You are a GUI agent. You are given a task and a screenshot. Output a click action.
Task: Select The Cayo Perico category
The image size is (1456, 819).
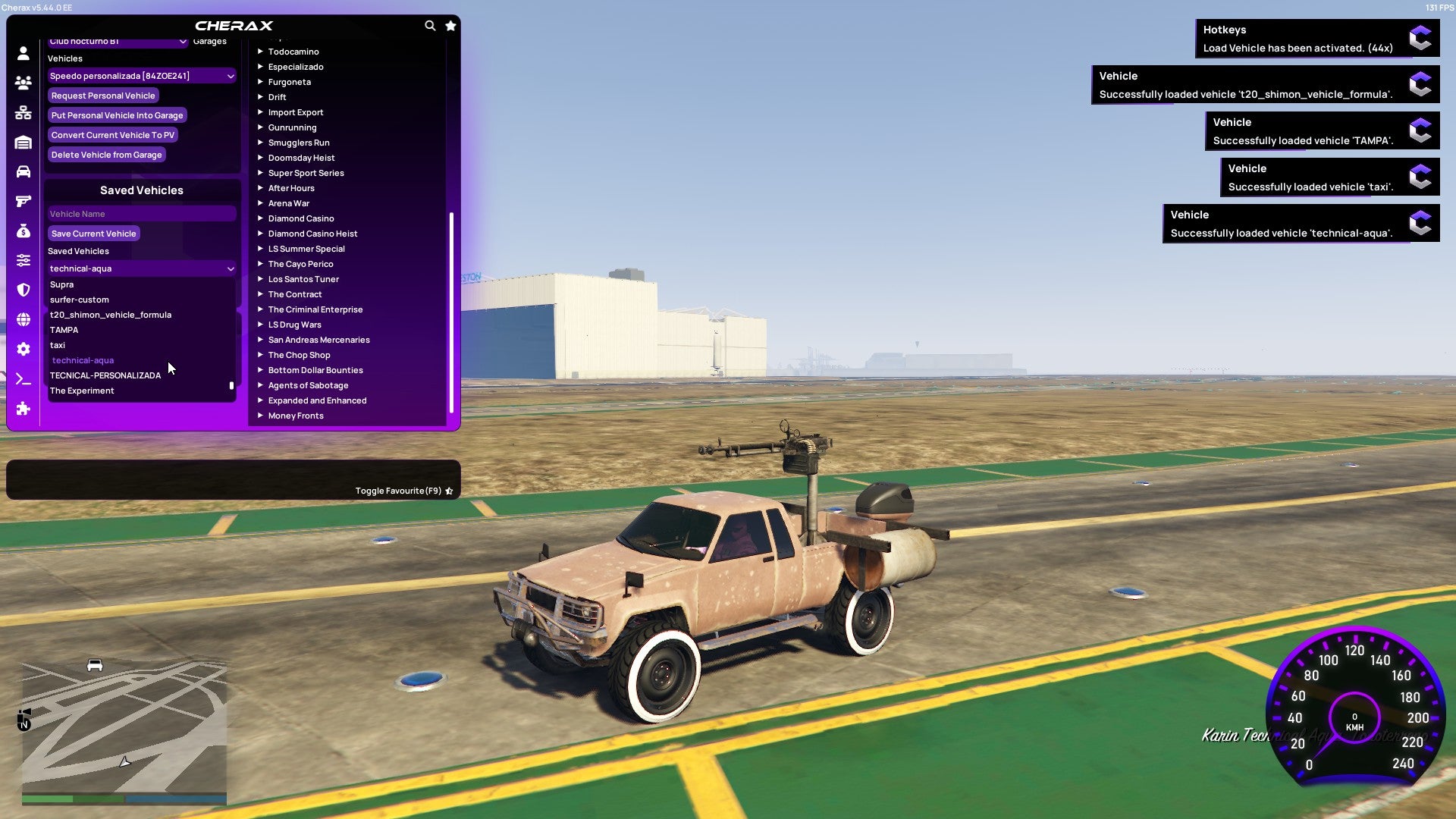[x=300, y=264]
